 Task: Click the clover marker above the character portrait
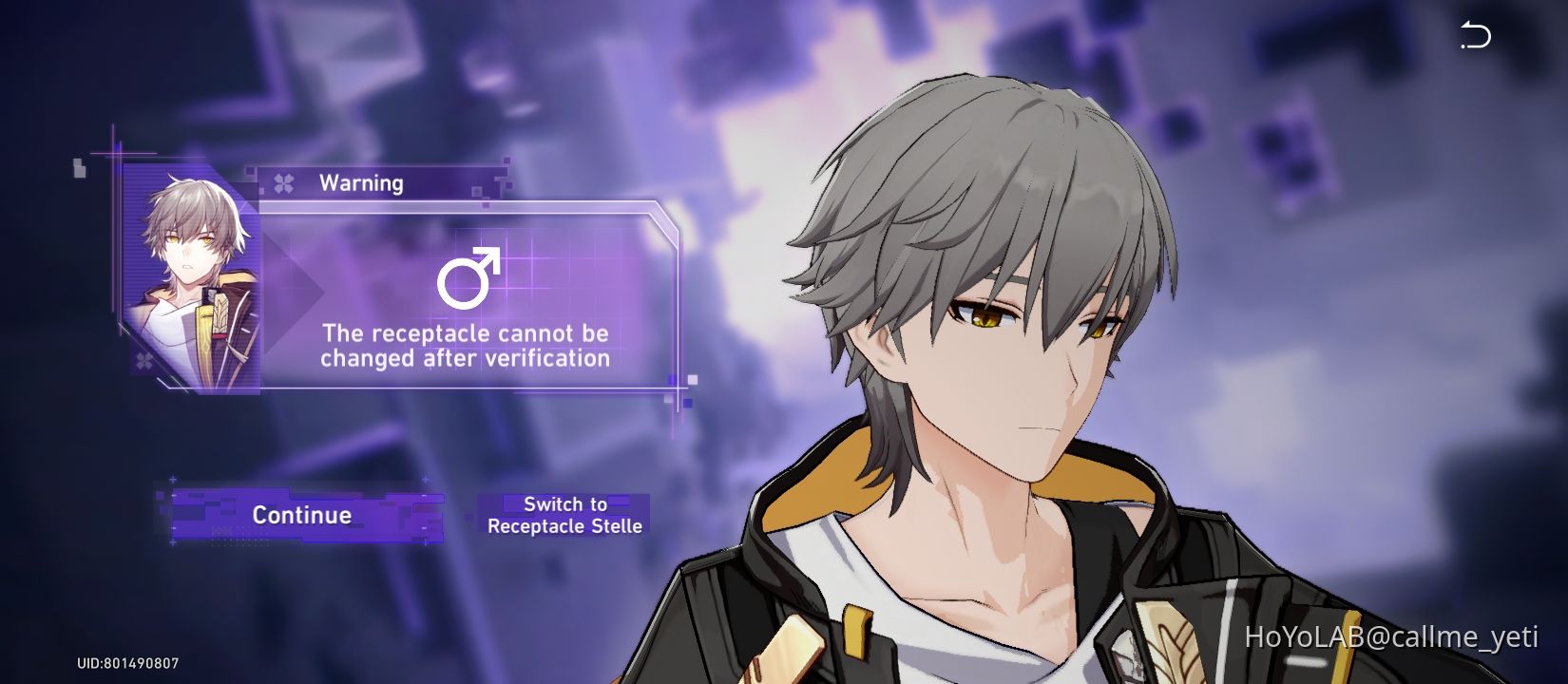[x=282, y=180]
